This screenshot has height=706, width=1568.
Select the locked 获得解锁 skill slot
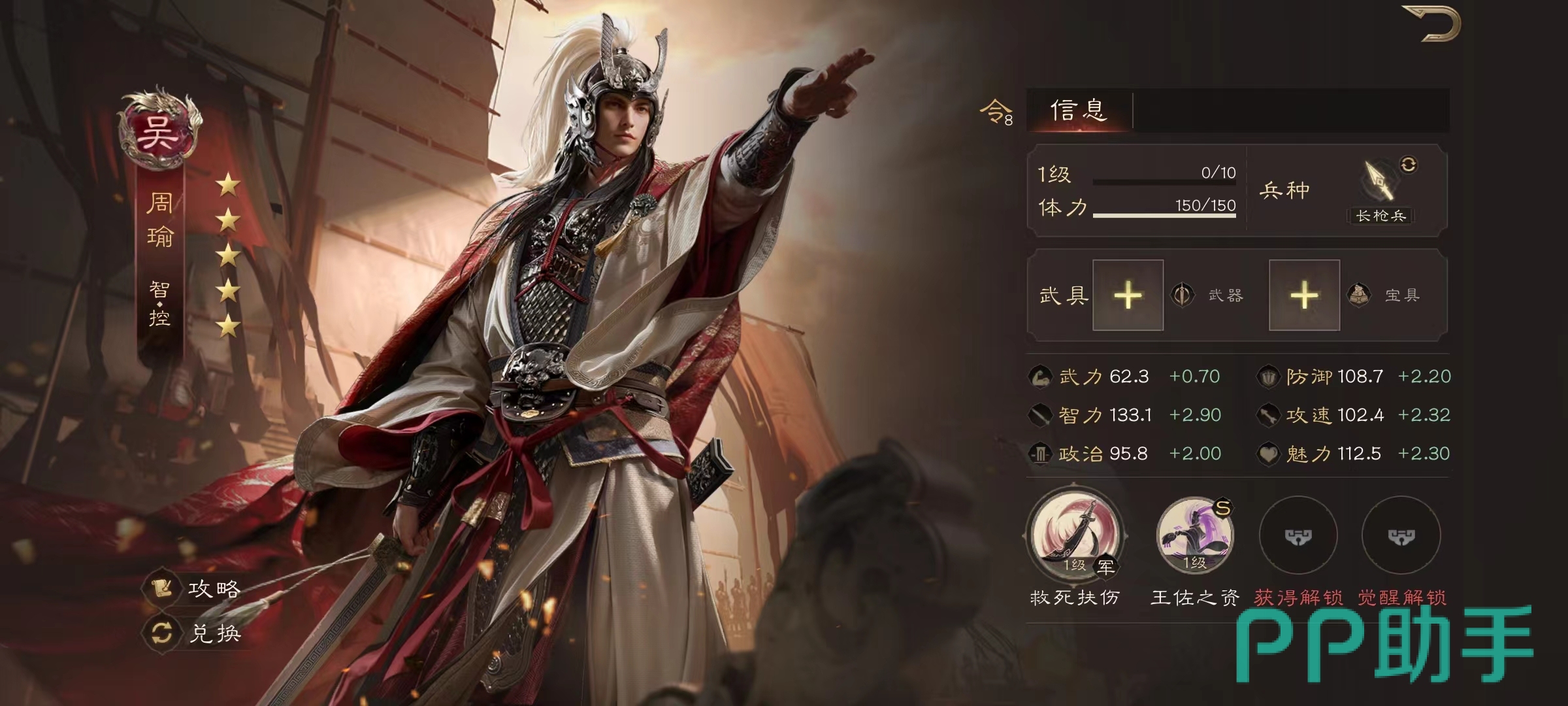point(1298,536)
